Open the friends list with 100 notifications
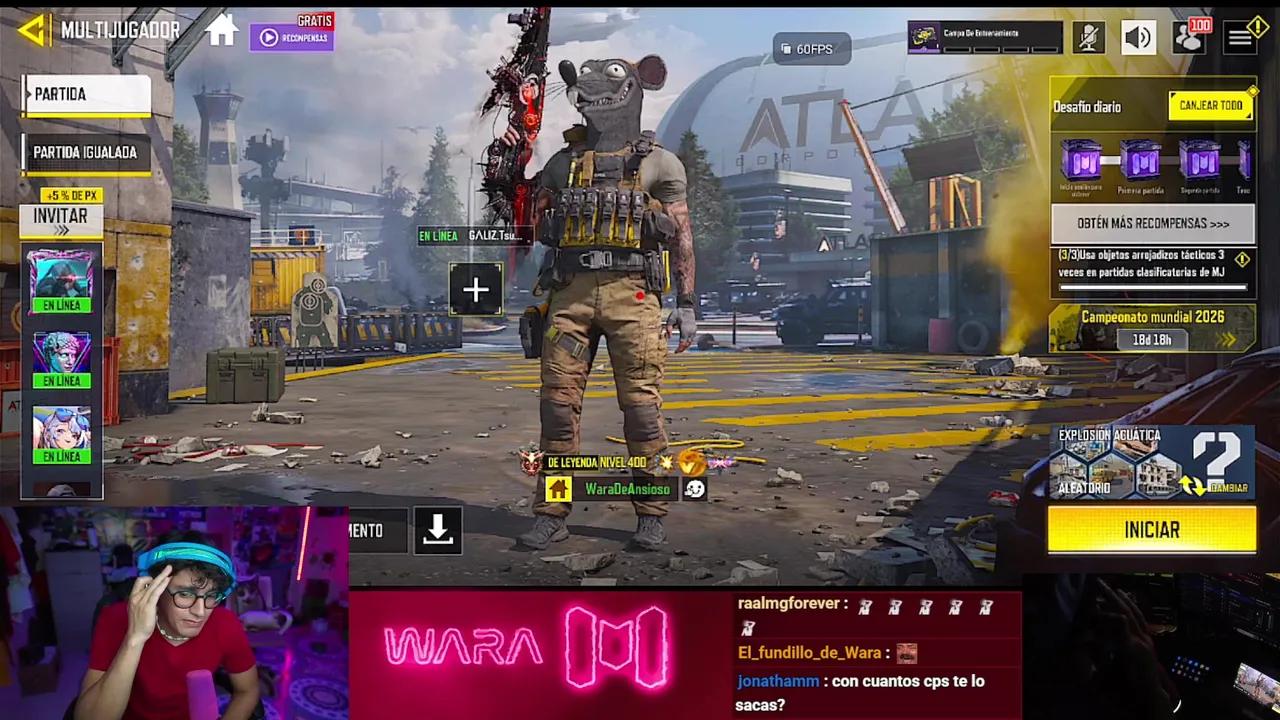The width and height of the screenshot is (1280, 720). [1190, 37]
